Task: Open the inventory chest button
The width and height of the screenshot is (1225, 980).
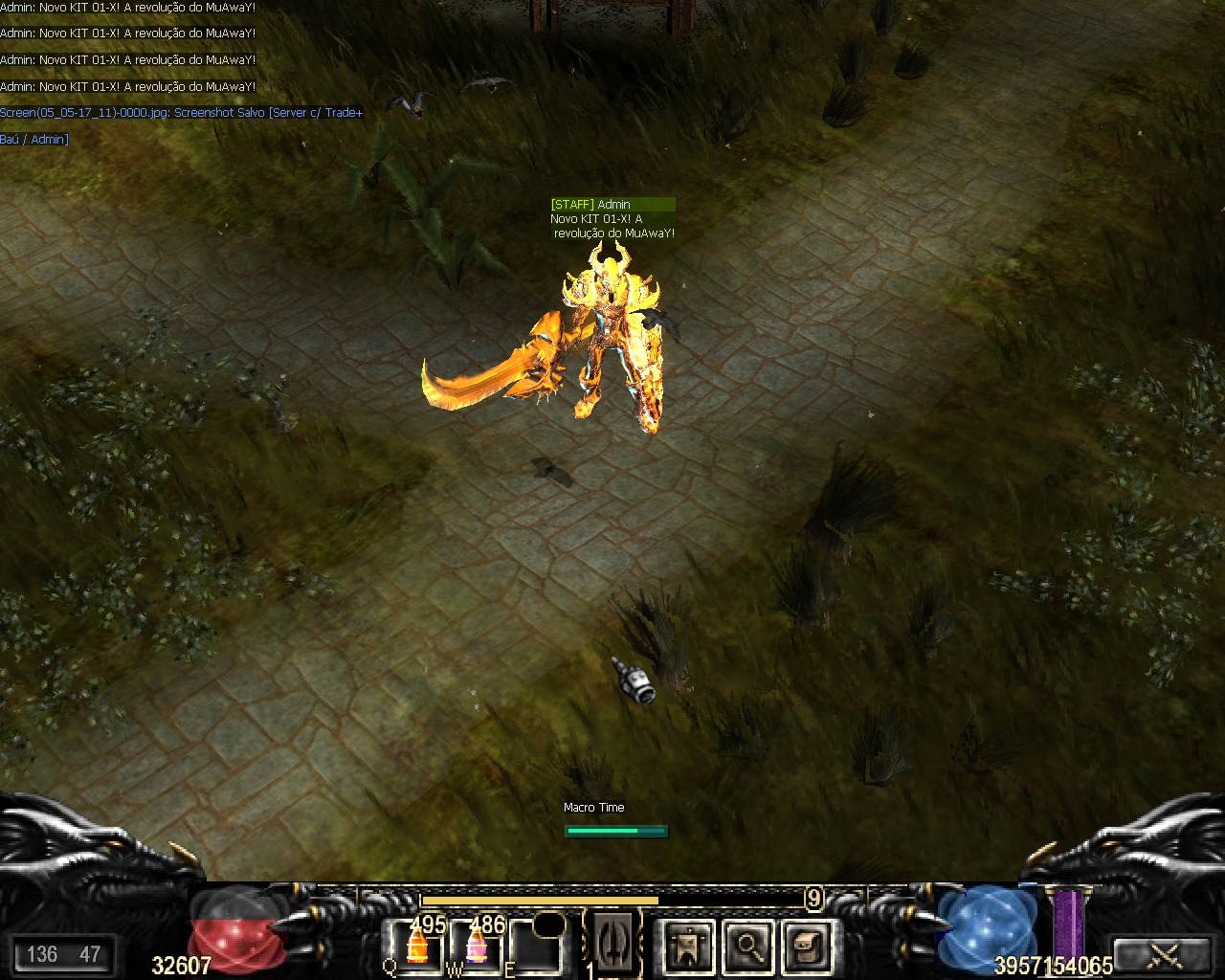Action: [x=806, y=947]
